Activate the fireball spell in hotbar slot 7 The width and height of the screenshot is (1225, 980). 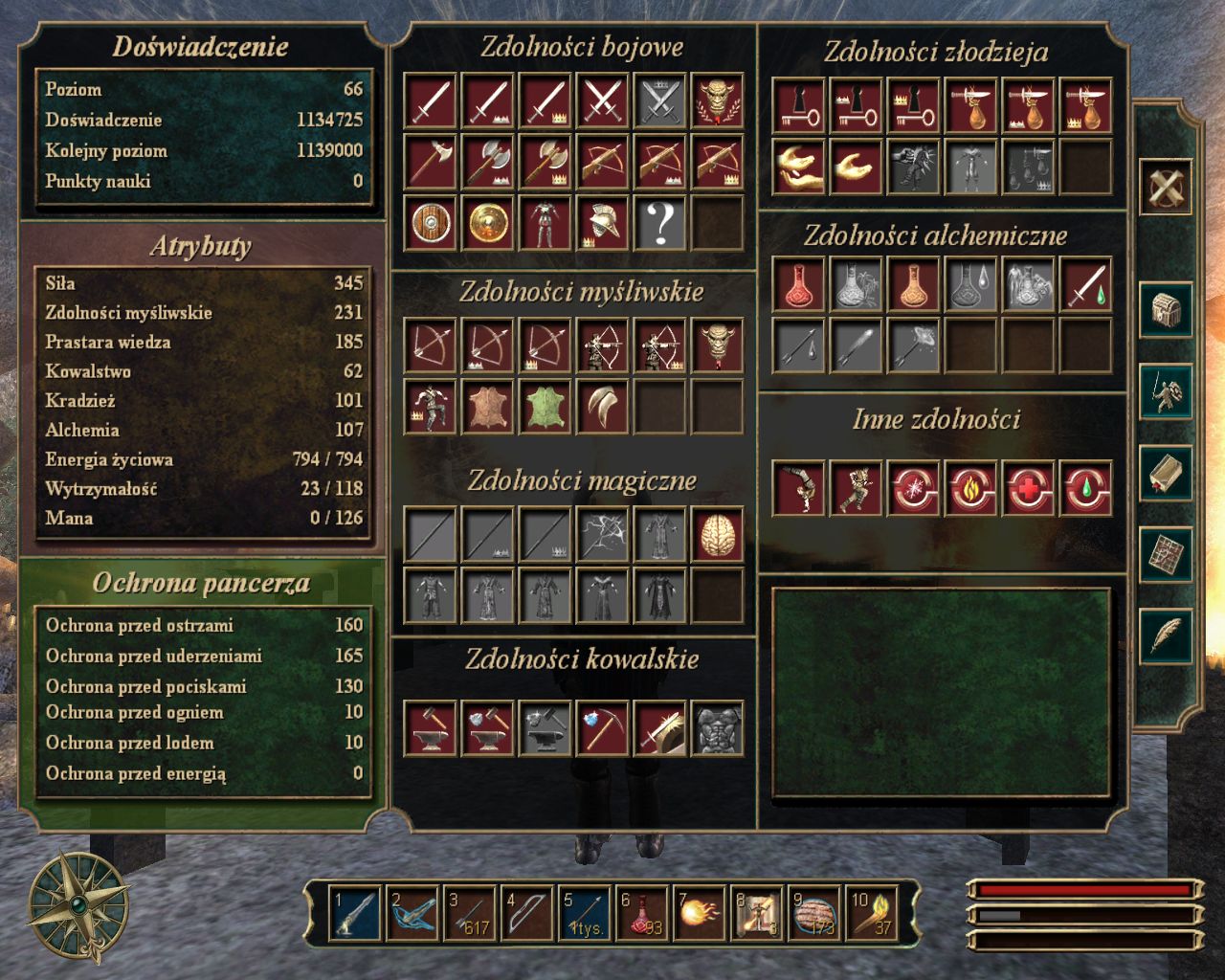pos(700,913)
